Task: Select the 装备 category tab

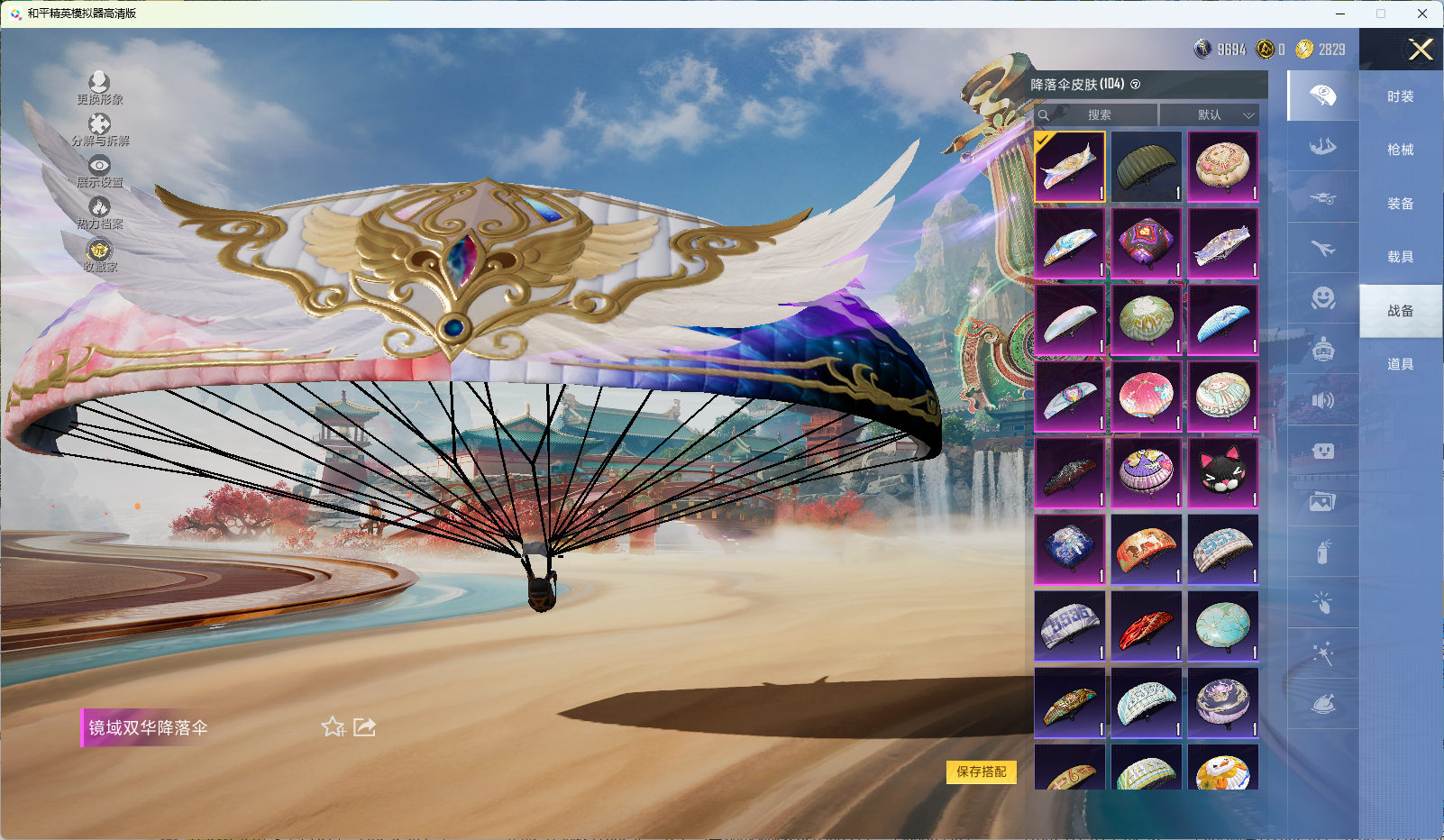Action: [x=1400, y=204]
